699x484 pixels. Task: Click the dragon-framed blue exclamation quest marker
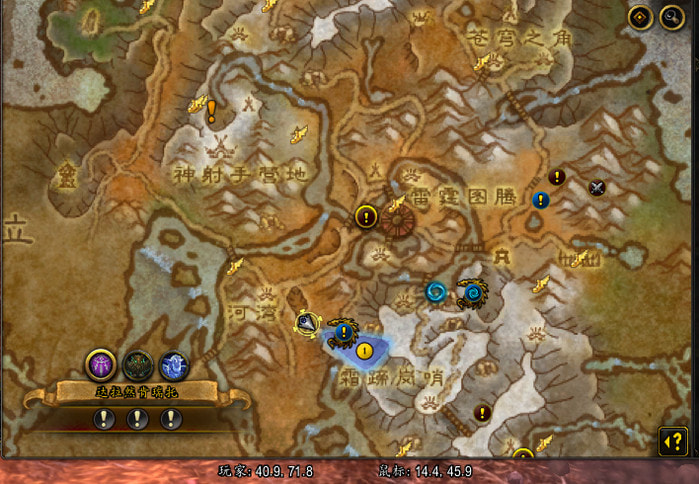click(343, 330)
